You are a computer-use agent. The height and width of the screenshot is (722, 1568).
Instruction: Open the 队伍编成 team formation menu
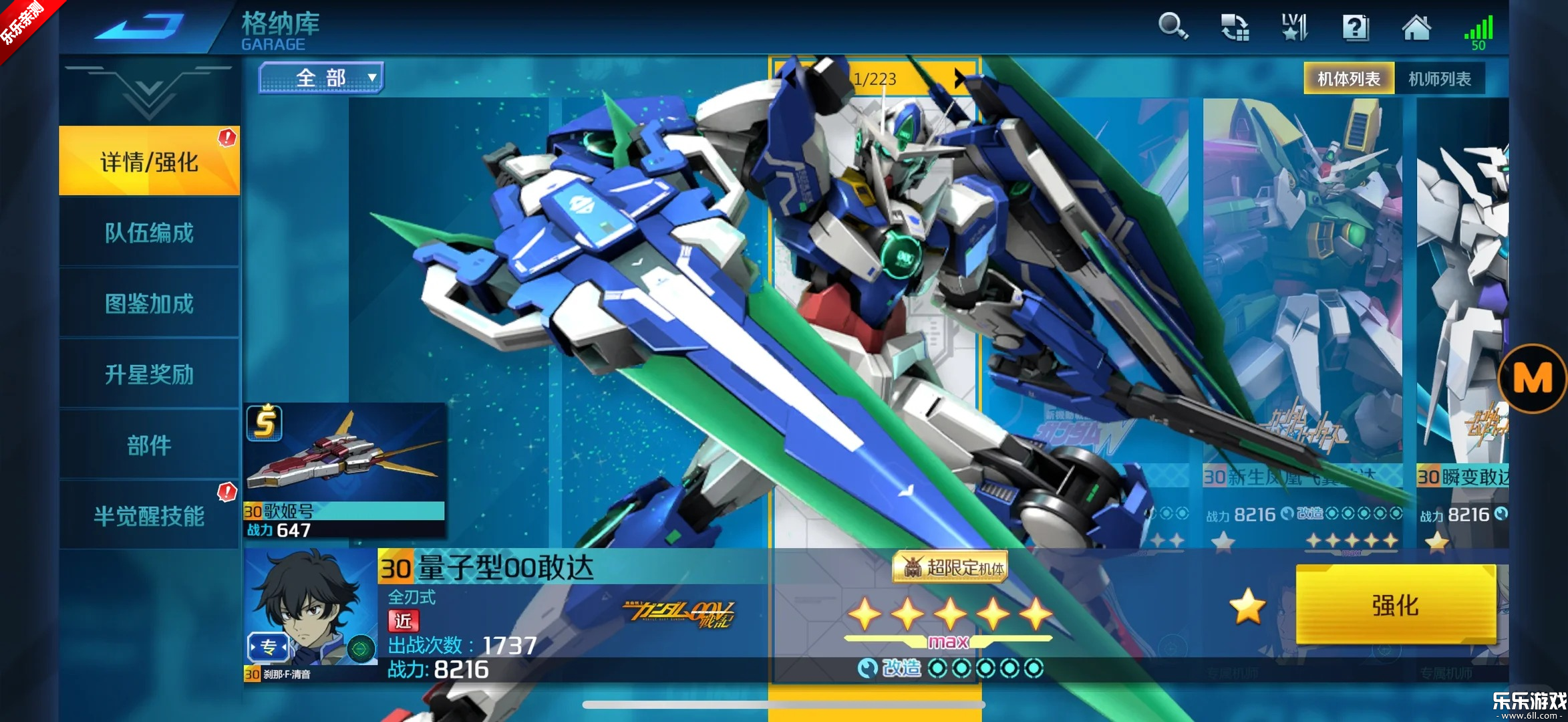click(149, 233)
